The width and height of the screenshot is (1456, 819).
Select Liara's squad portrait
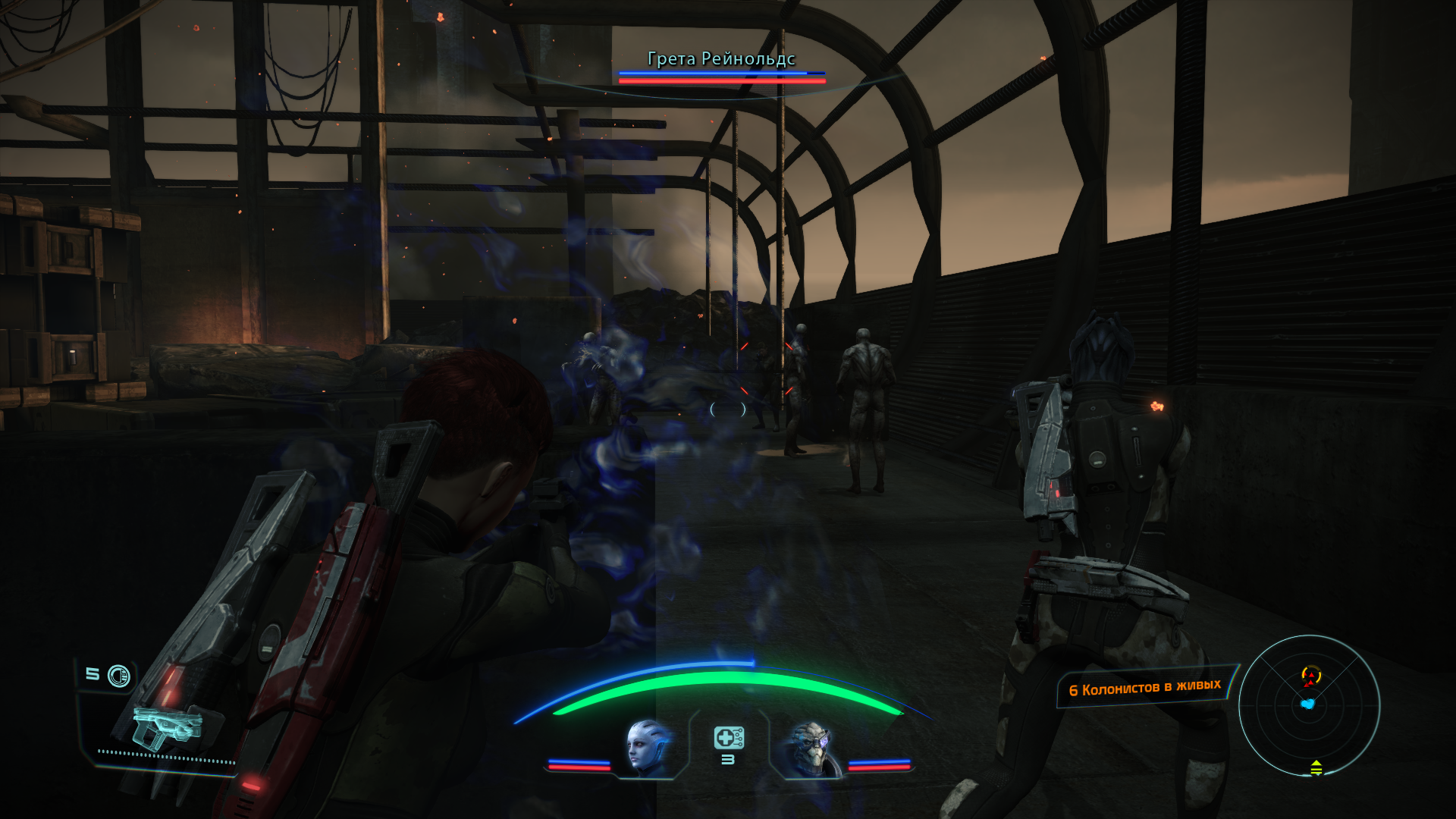point(647,748)
